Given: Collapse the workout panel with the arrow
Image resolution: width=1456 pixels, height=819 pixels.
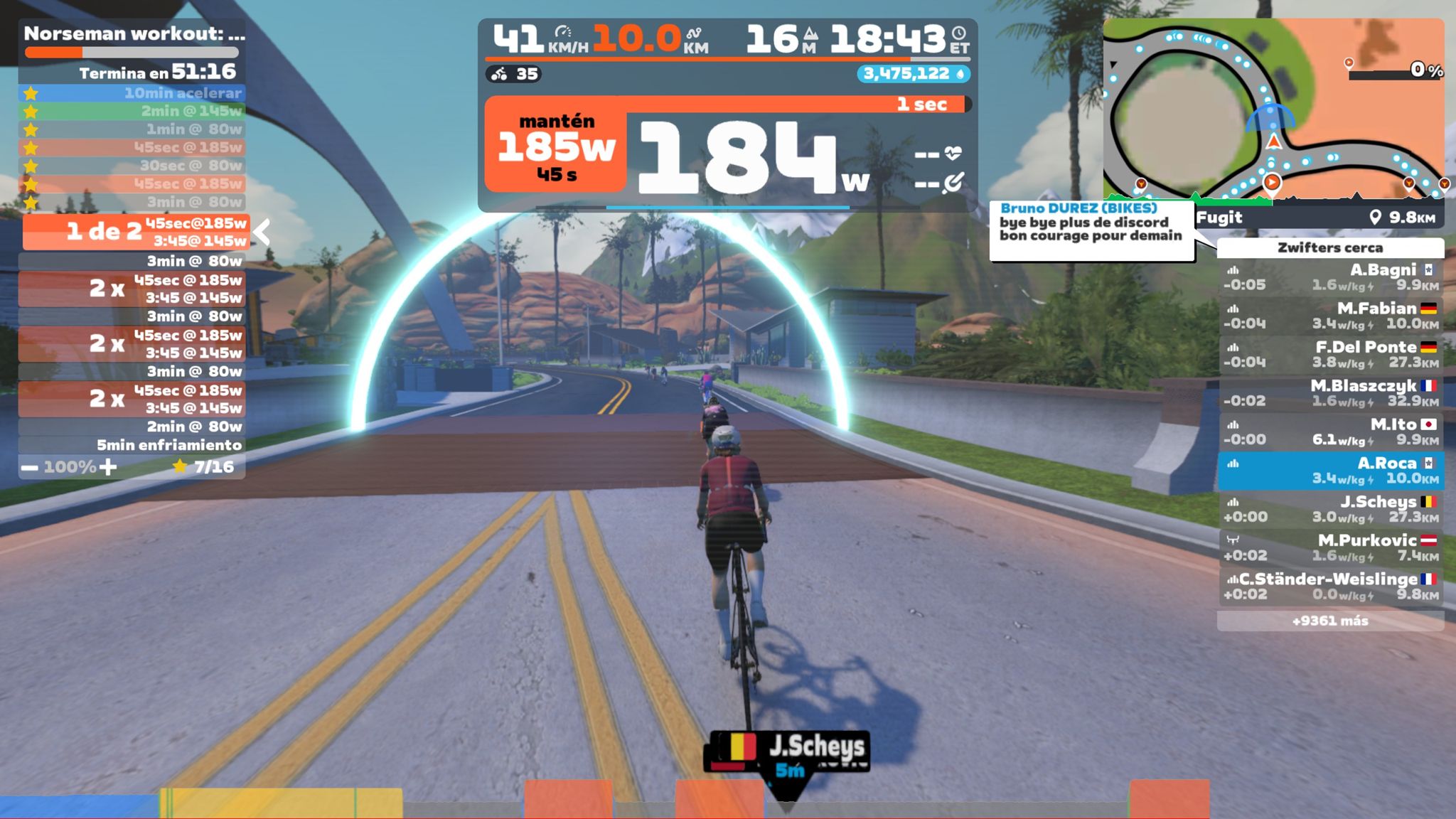Looking at the screenshot, I should point(262,232).
